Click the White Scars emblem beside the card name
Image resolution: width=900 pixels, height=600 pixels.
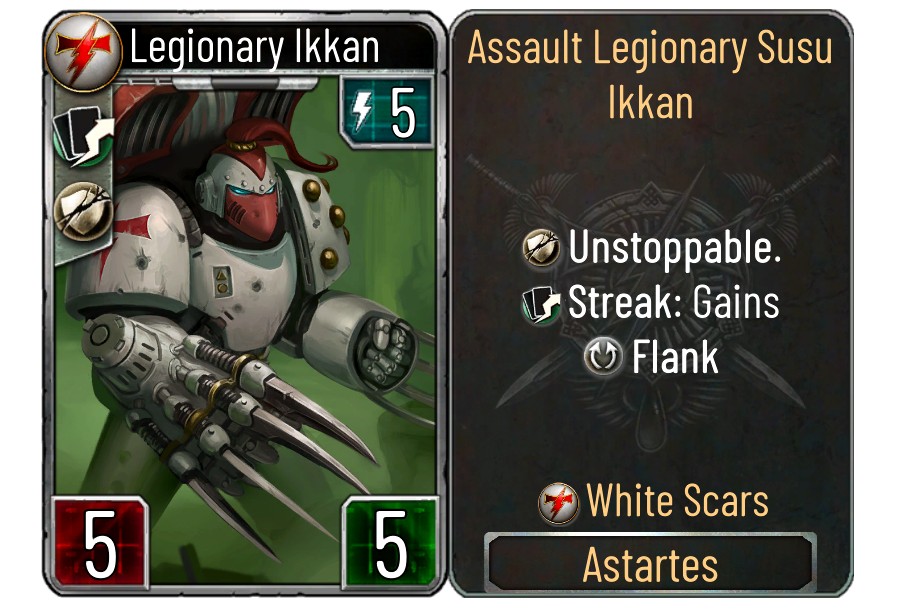pyautogui.click(x=84, y=49)
